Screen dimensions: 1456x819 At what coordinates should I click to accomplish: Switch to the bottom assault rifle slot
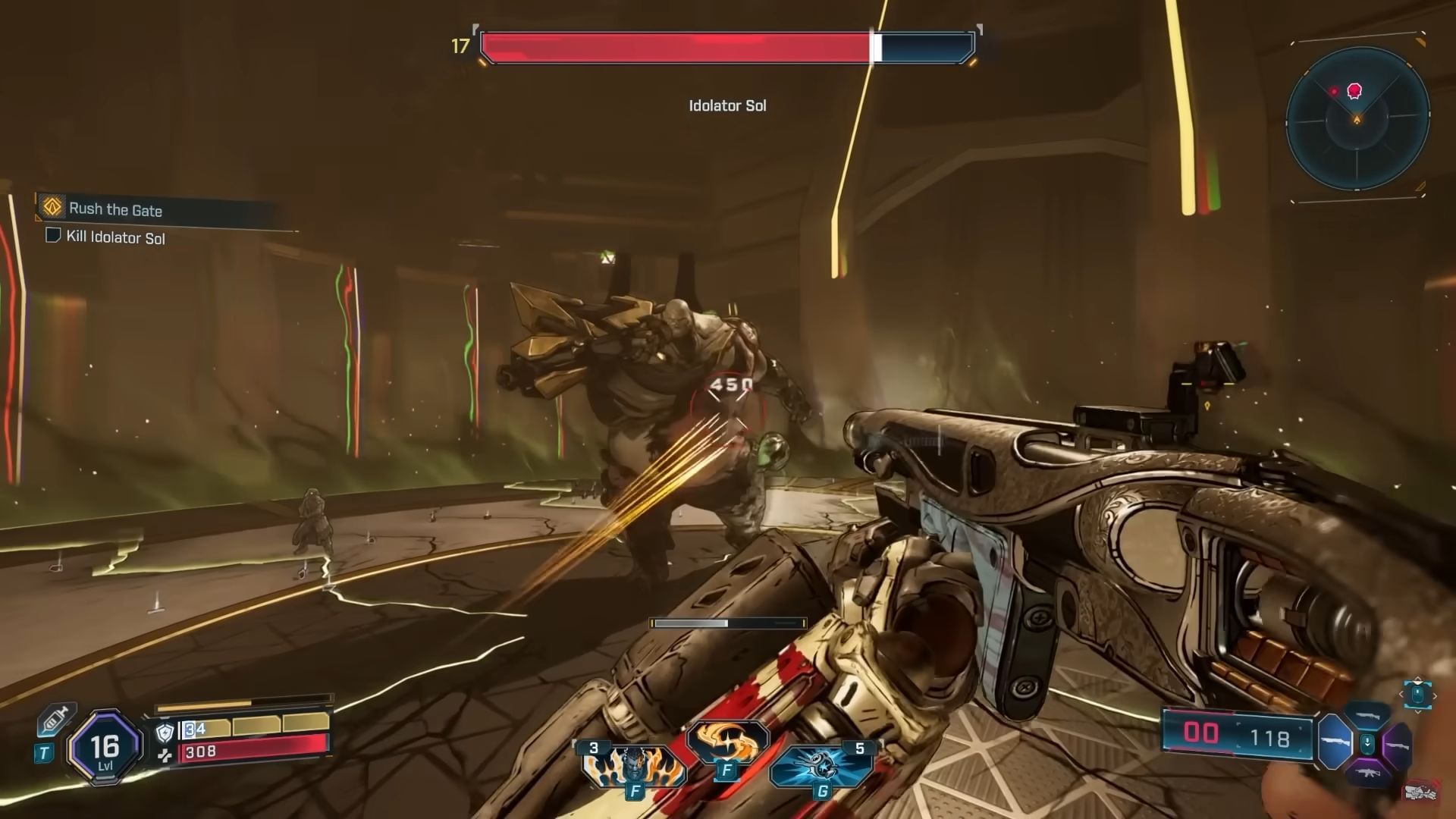[1367, 772]
